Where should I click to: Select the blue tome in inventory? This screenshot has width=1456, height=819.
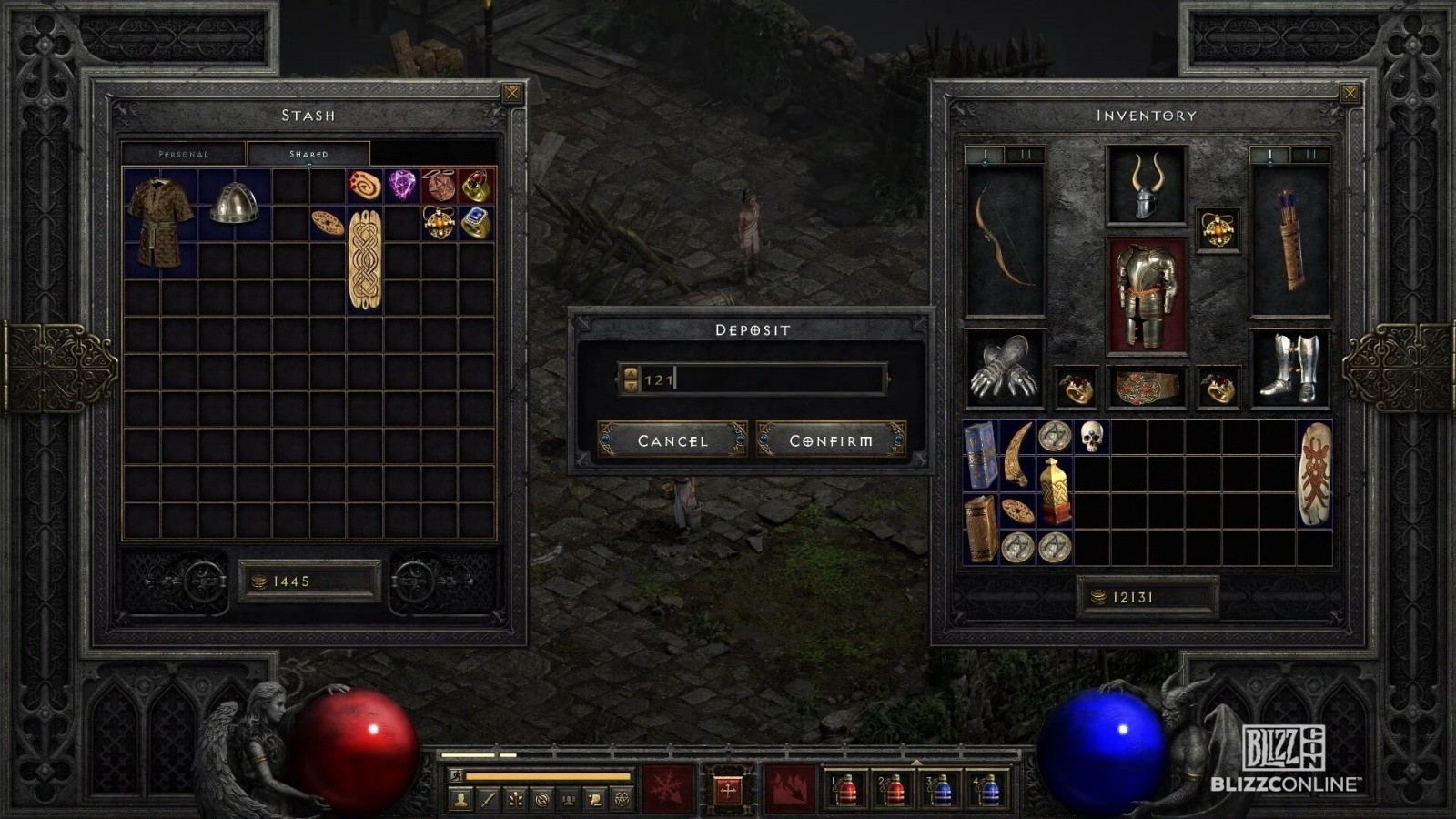pos(980,455)
